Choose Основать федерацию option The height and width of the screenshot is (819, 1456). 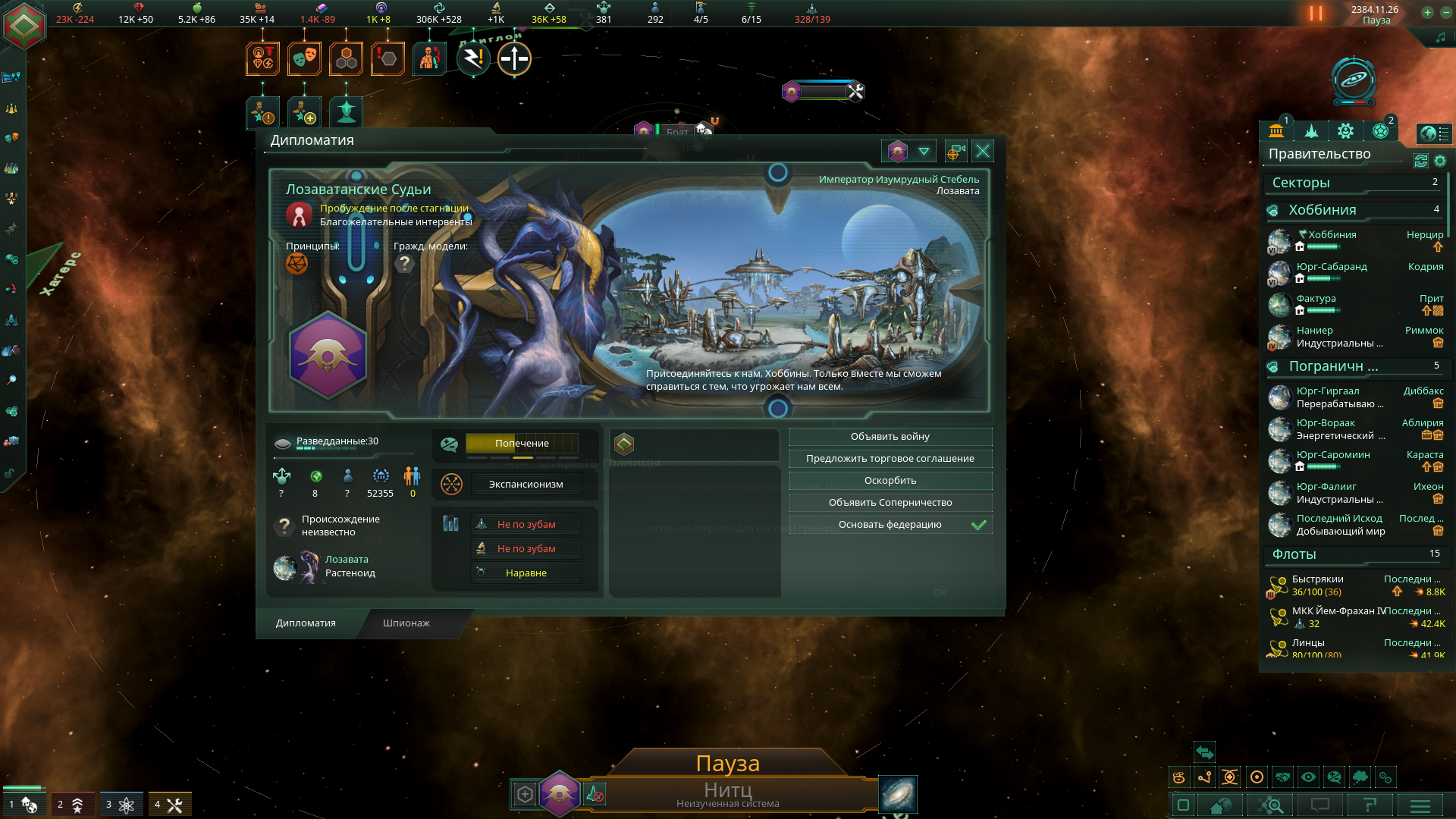pyautogui.click(x=890, y=525)
